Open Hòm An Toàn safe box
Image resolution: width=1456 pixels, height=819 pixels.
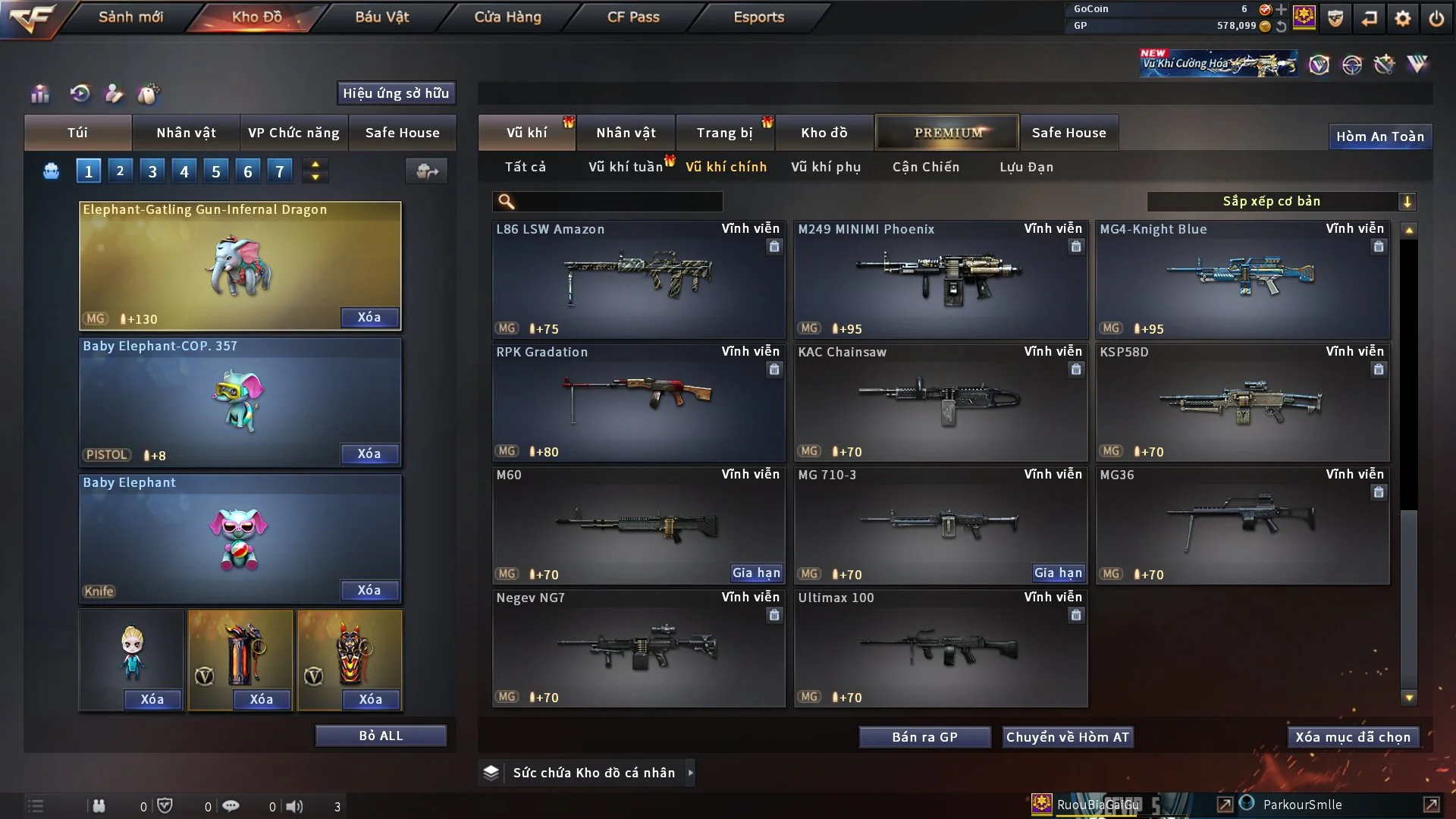1379,136
